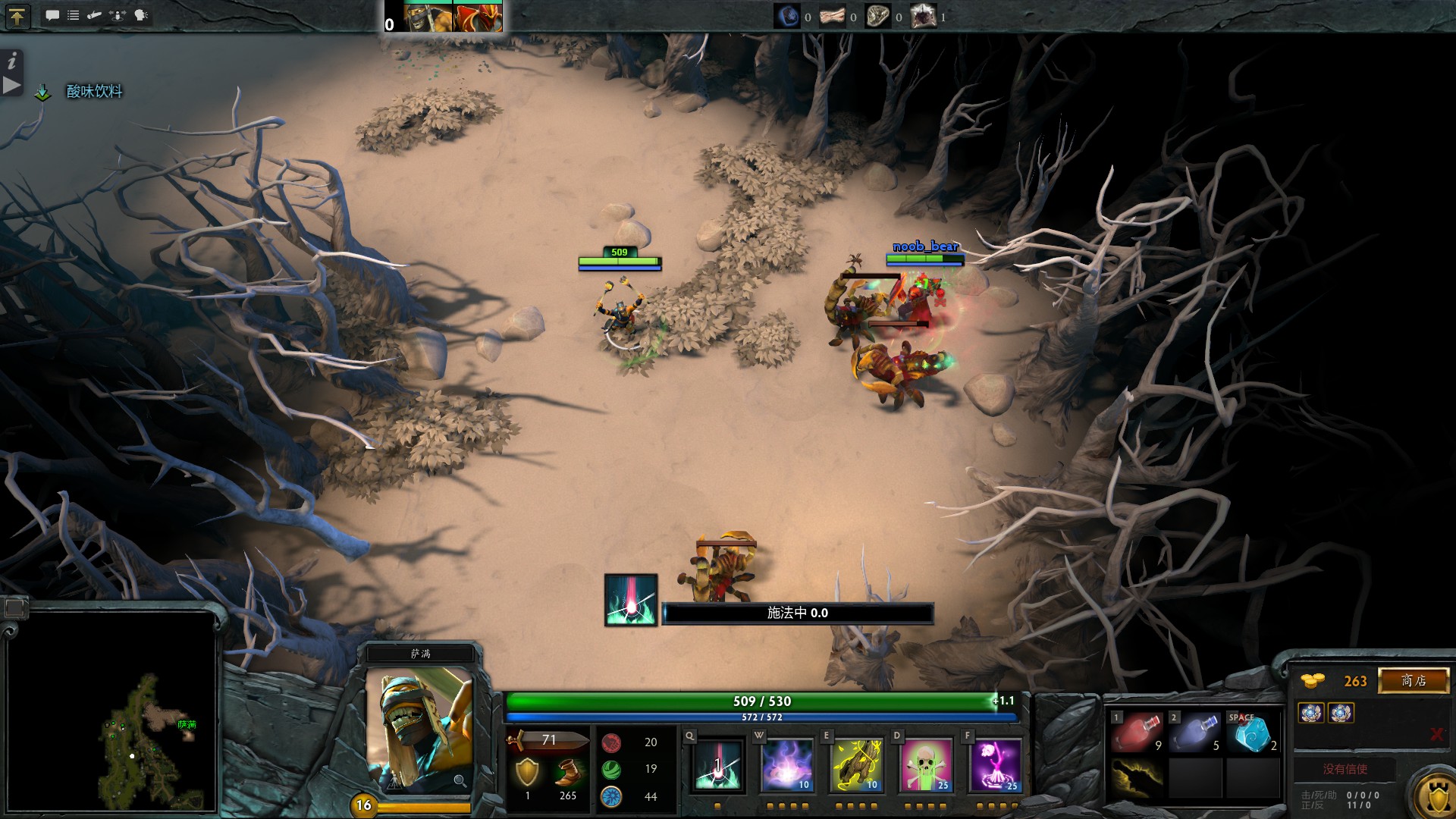
Task: Open the main menu arrow button
Action: [17, 16]
